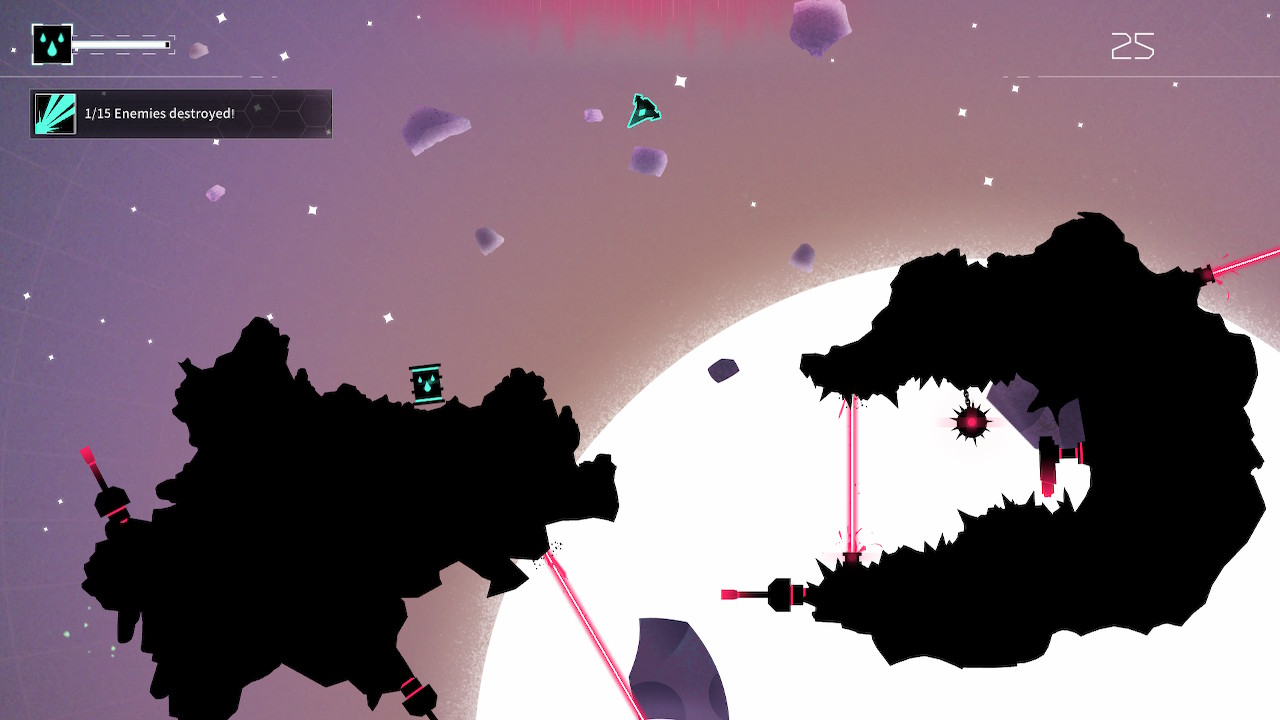Select the teal droplets weapon icon in the HUD

(x=53, y=44)
